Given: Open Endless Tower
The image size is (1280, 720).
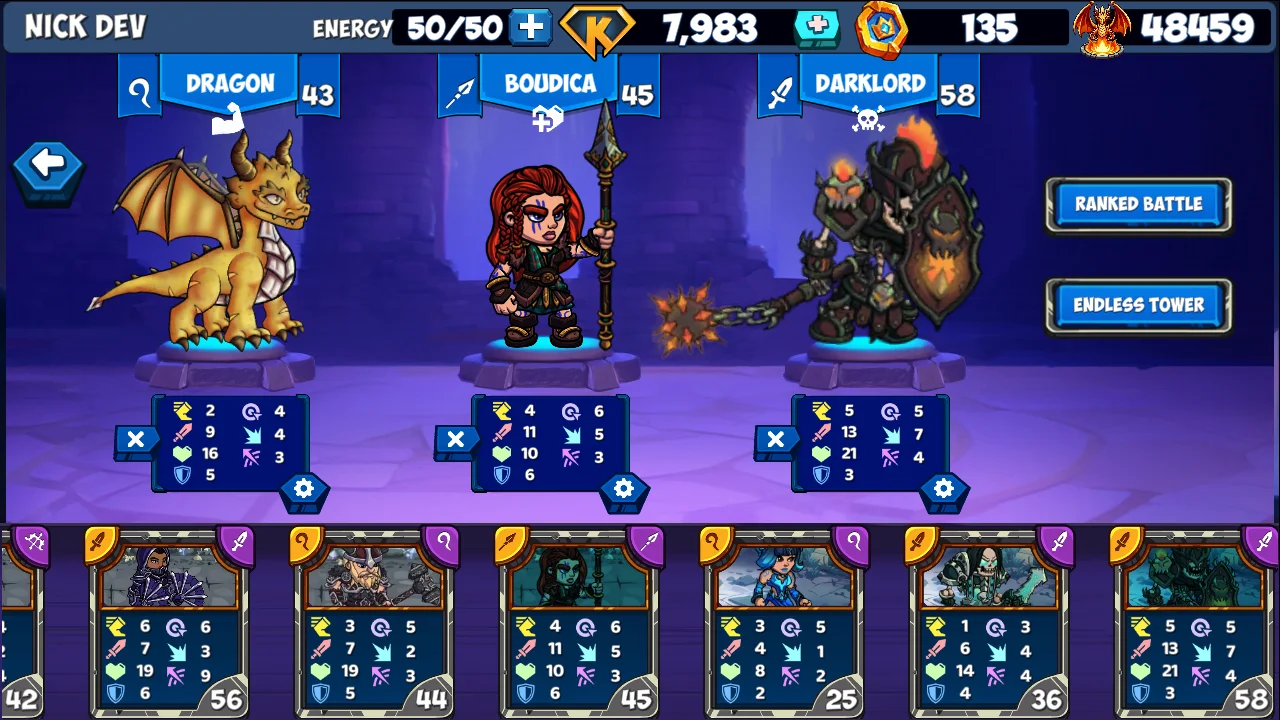Looking at the screenshot, I should coord(1140,306).
